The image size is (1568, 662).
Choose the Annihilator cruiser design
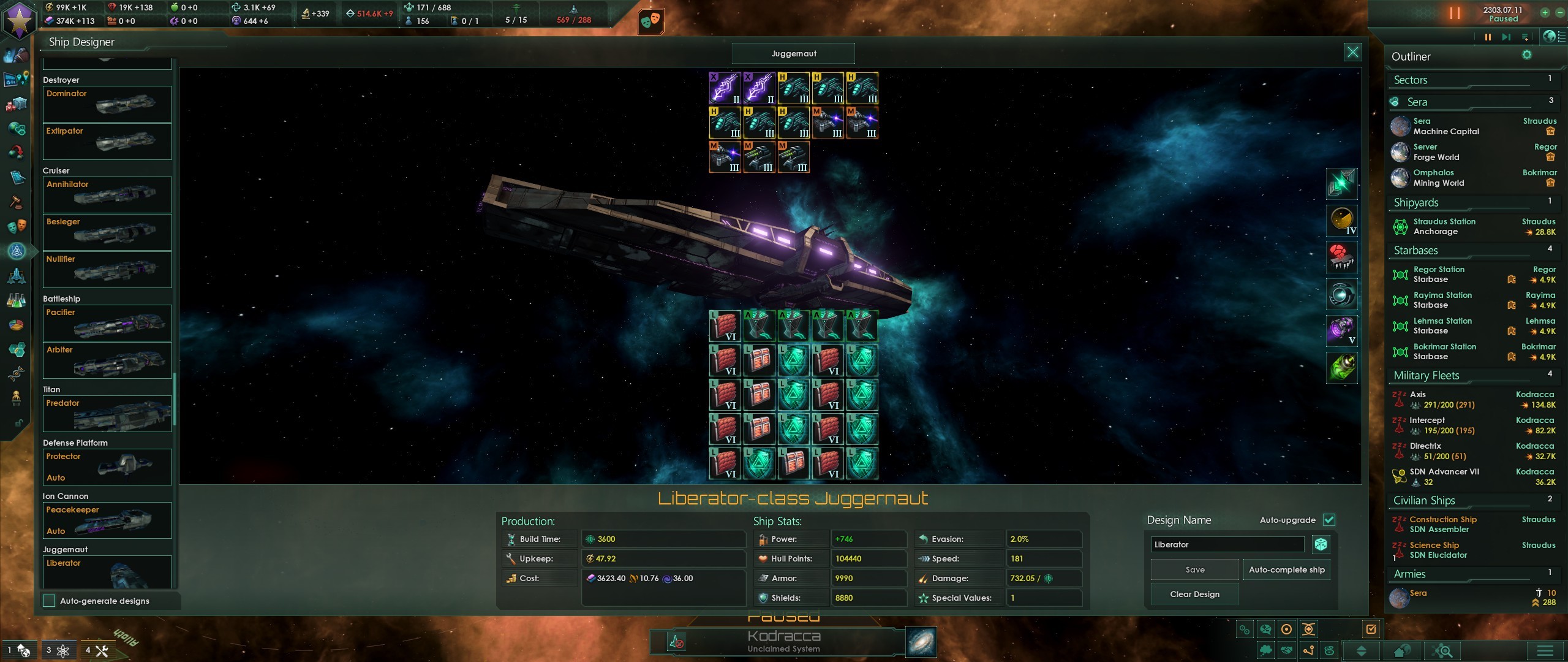(x=107, y=195)
